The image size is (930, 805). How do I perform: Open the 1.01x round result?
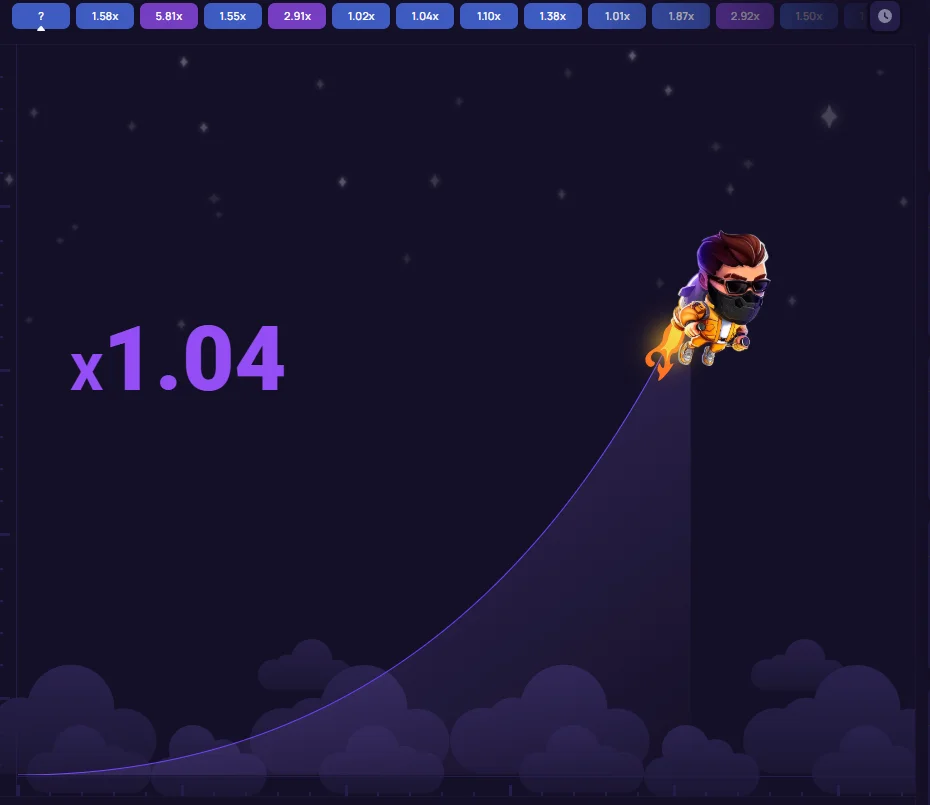pos(617,16)
